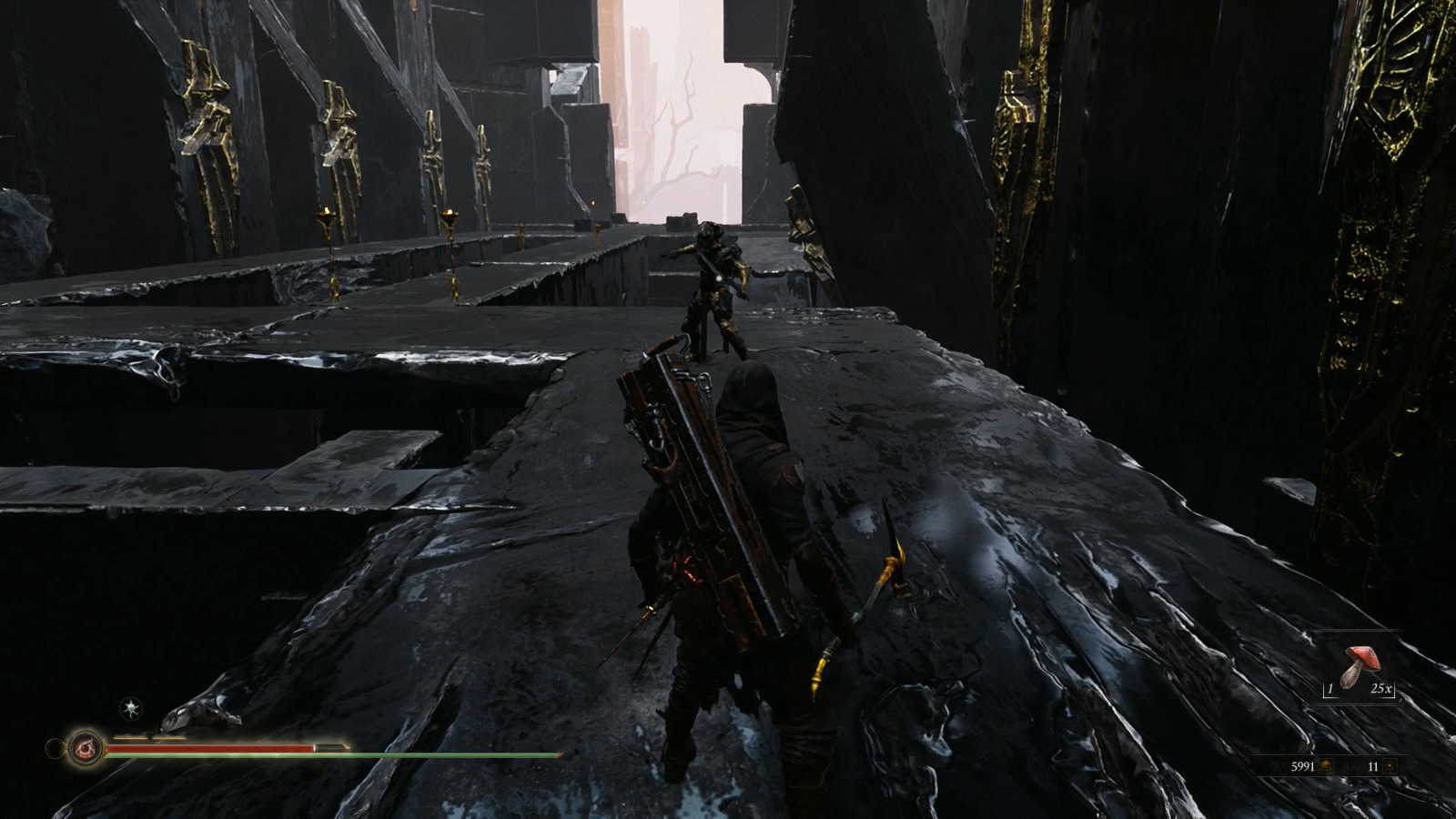Click the consumable slot number 1
Image resolution: width=1456 pixels, height=819 pixels.
[1330, 689]
